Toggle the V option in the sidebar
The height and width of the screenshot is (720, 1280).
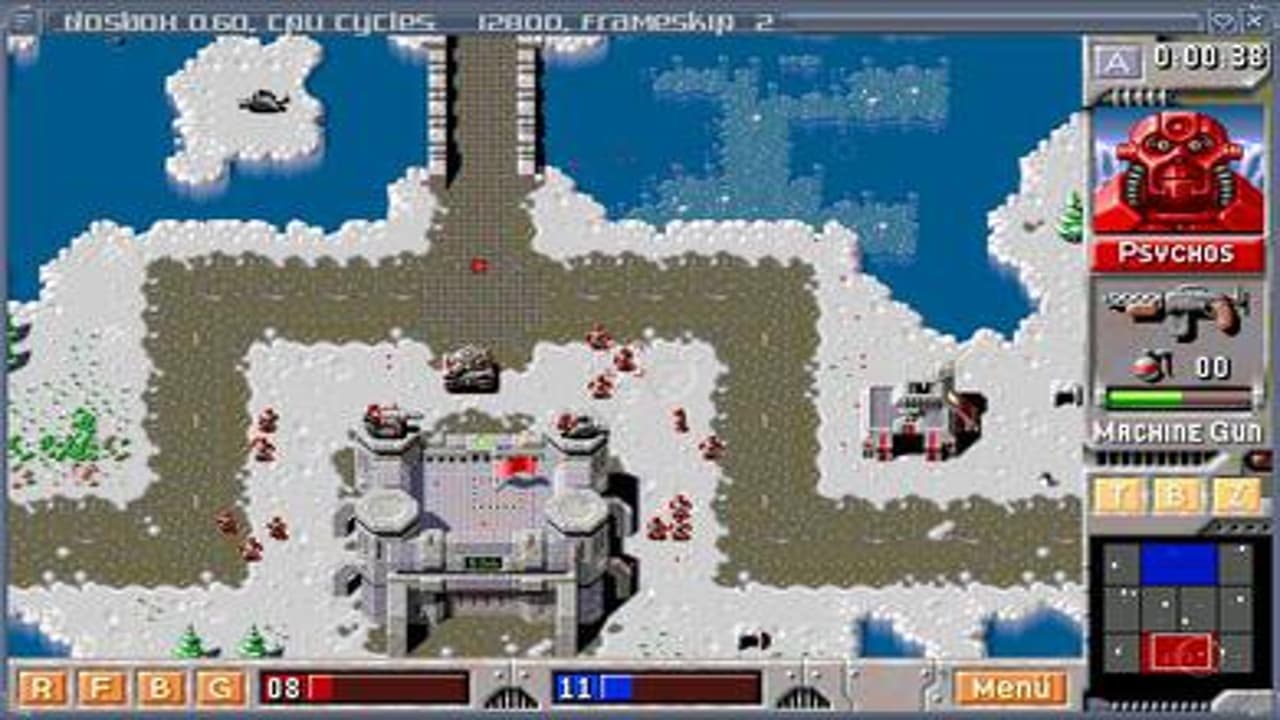point(1238,493)
